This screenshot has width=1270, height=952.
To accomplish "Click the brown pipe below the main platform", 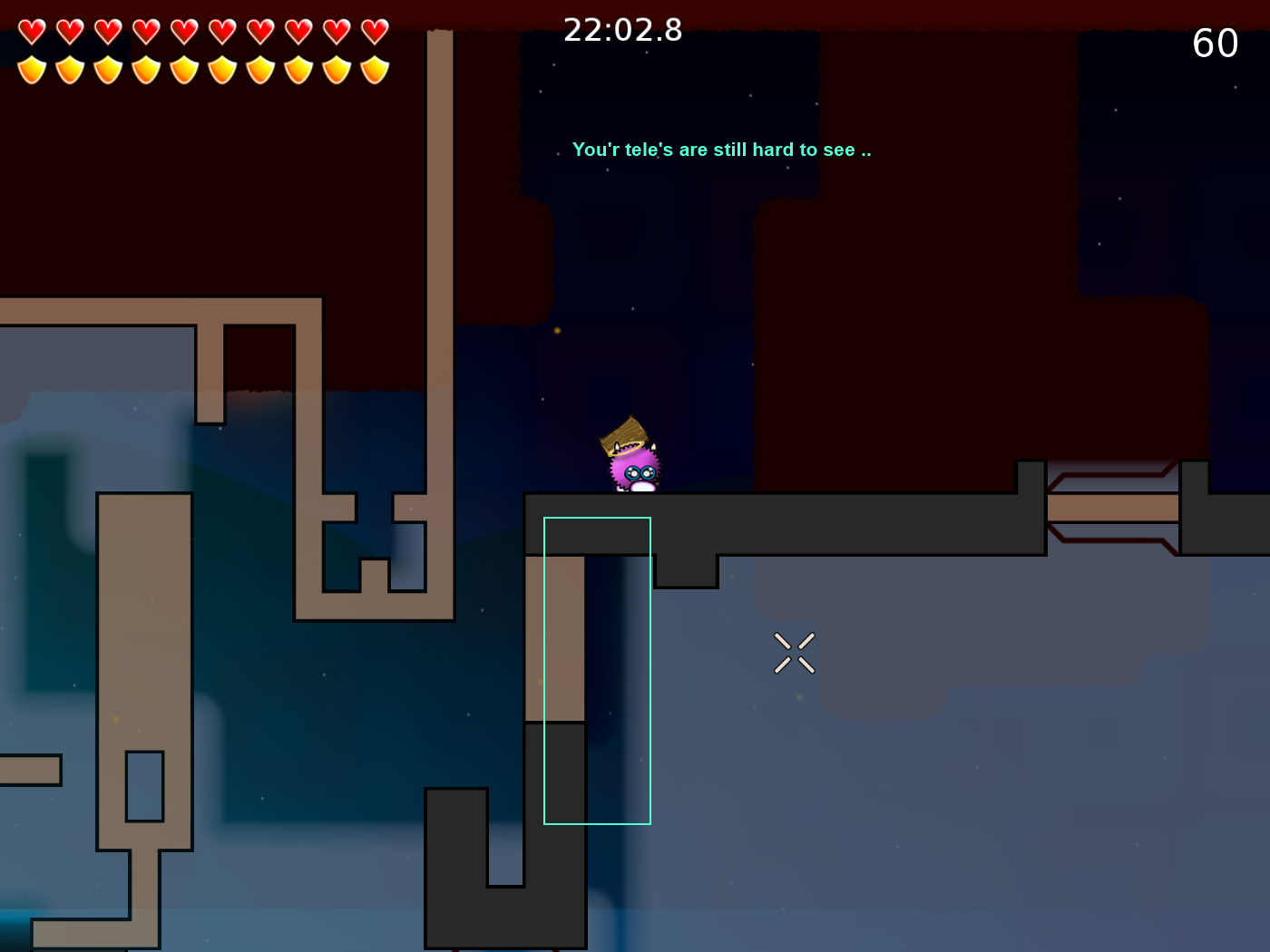I will tap(554, 635).
